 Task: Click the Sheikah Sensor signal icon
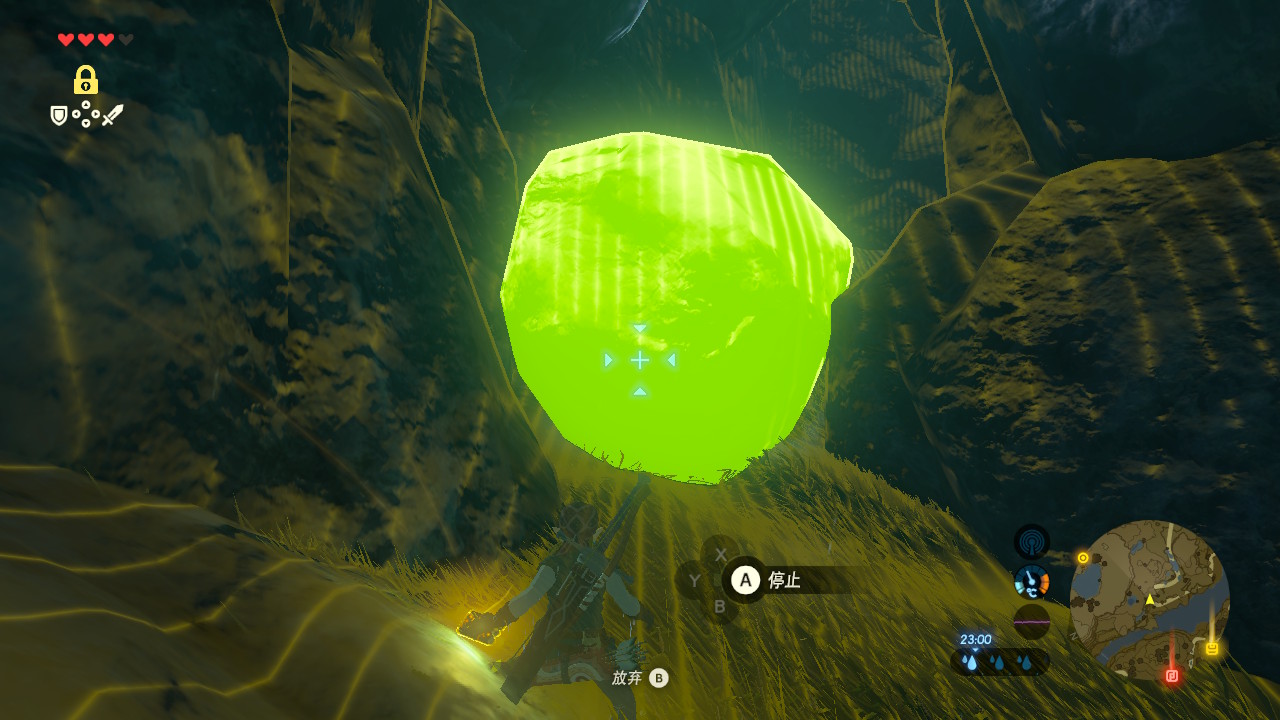point(1031,542)
